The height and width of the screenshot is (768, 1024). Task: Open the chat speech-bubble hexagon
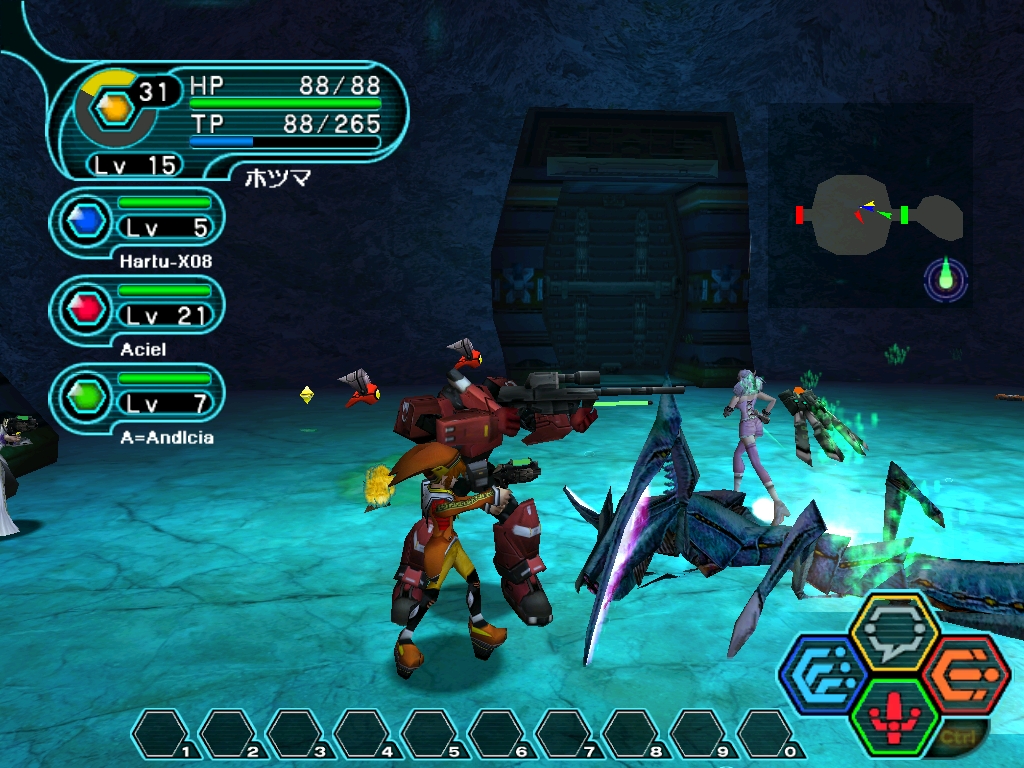pyautogui.click(x=893, y=632)
